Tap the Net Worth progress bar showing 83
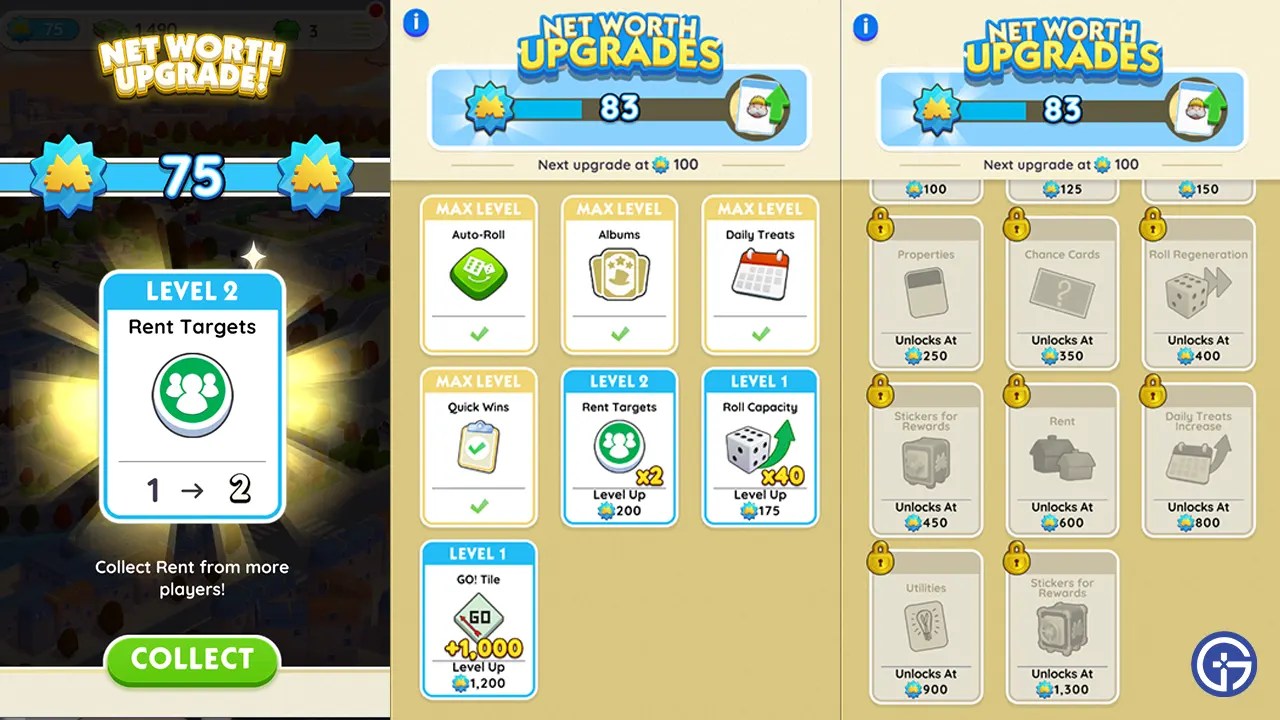1280x720 pixels. tap(618, 104)
